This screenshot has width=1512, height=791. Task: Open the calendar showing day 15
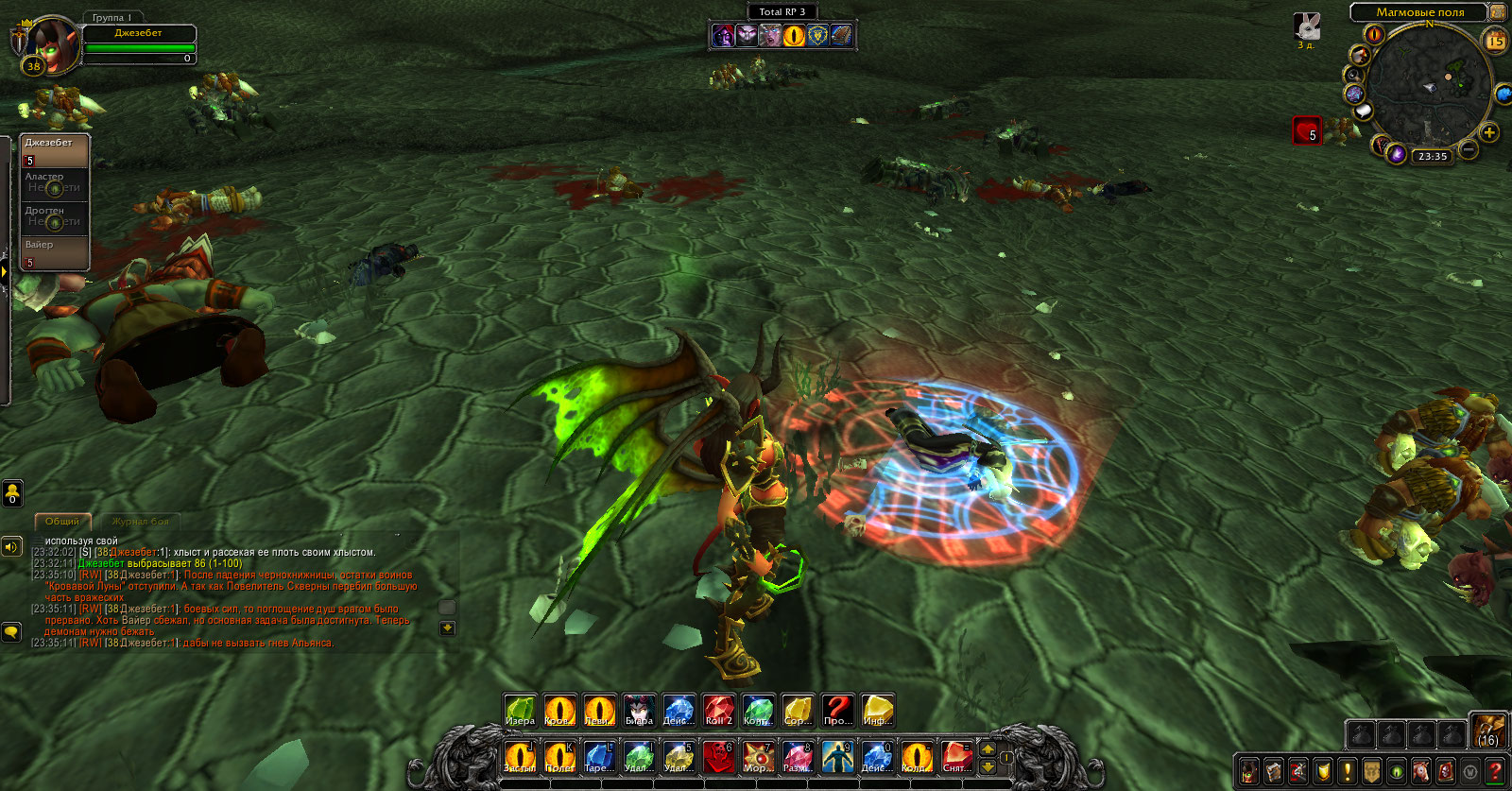(x=1496, y=41)
